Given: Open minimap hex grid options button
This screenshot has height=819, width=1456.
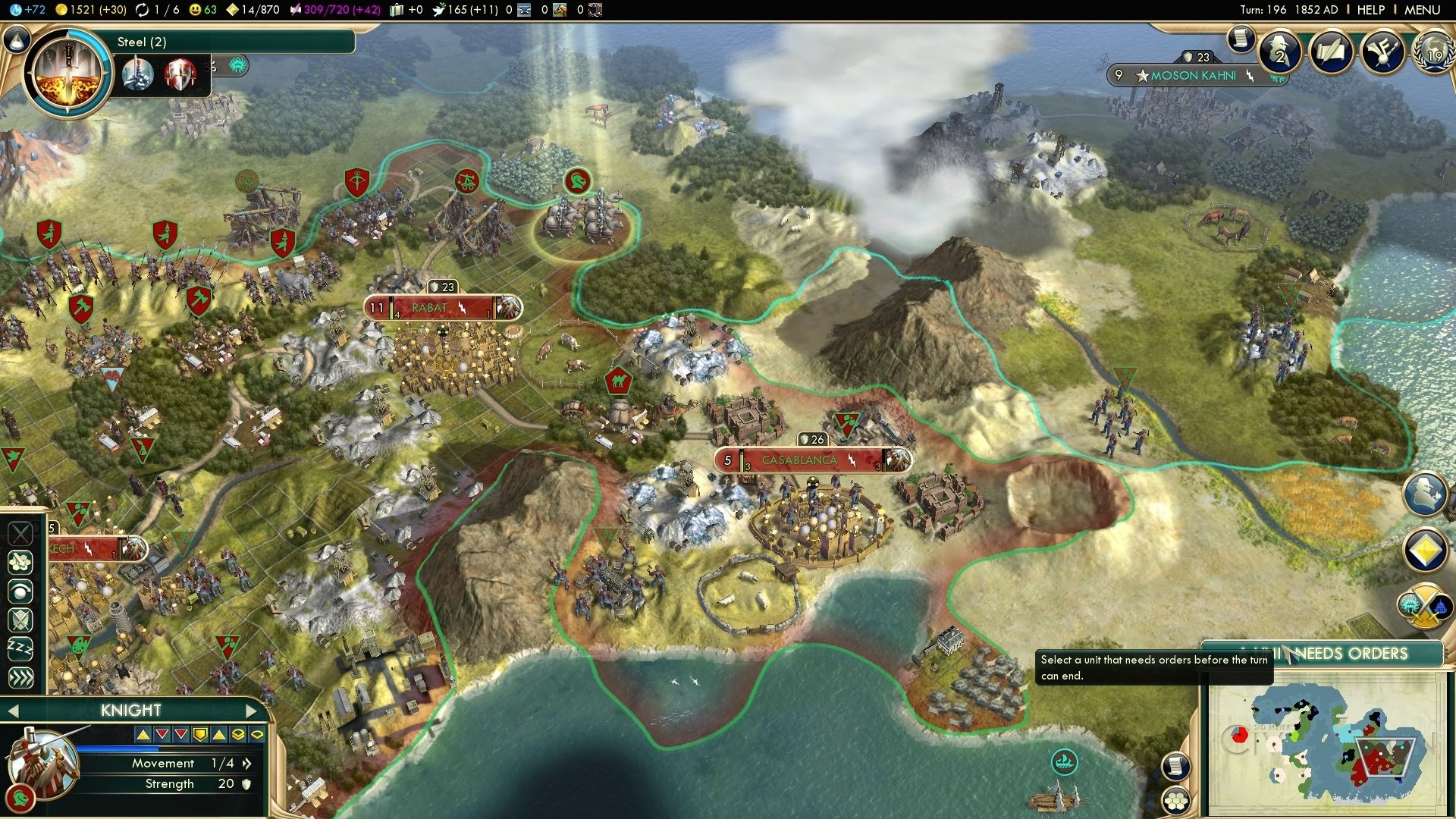Looking at the screenshot, I should click(1175, 801).
